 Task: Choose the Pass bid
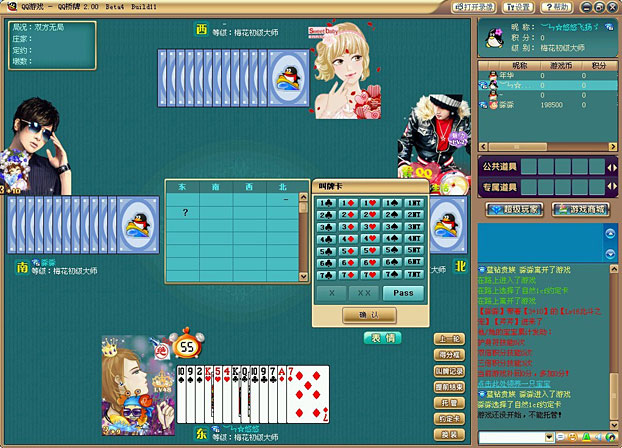(x=403, y=293)
